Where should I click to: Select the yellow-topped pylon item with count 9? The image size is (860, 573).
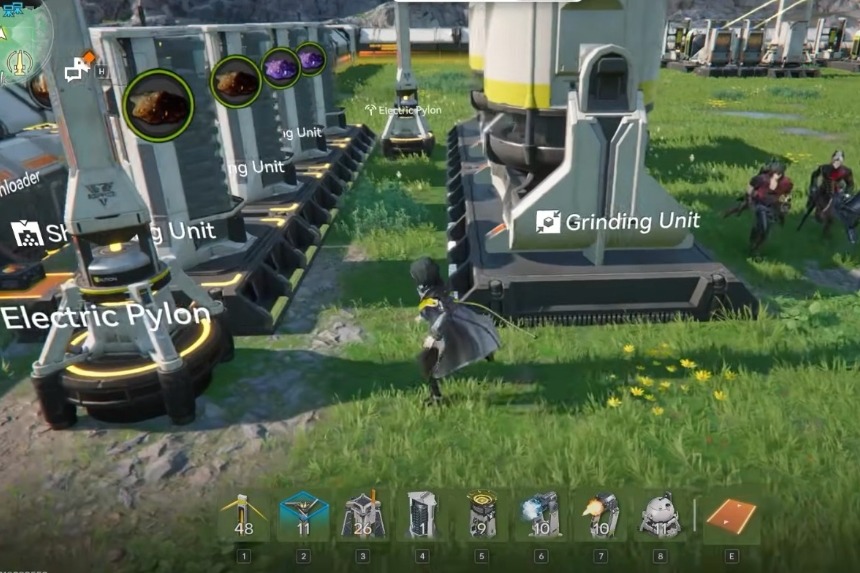point(481,517)
